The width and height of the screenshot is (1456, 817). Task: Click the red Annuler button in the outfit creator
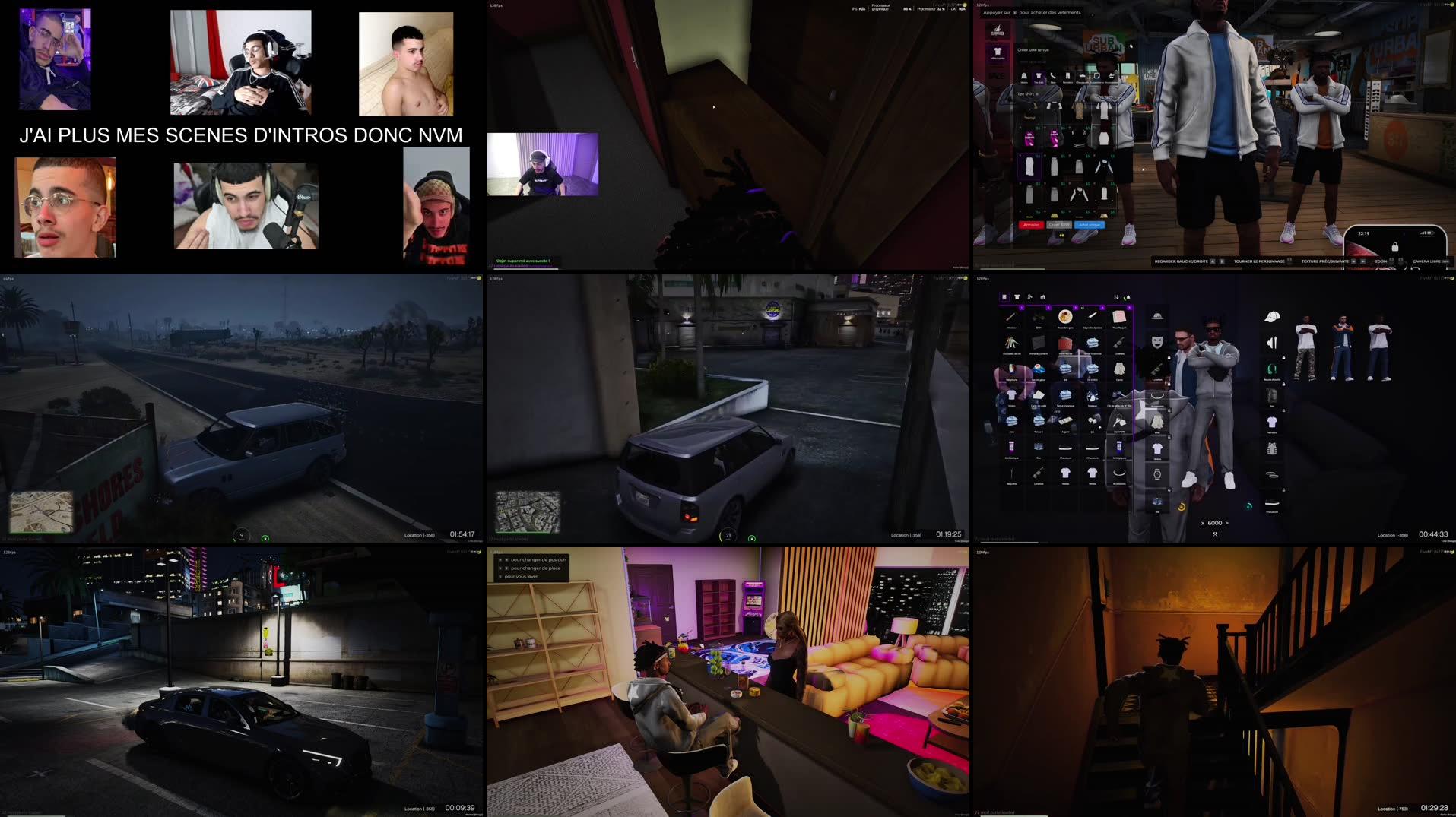pos(1032,225)
